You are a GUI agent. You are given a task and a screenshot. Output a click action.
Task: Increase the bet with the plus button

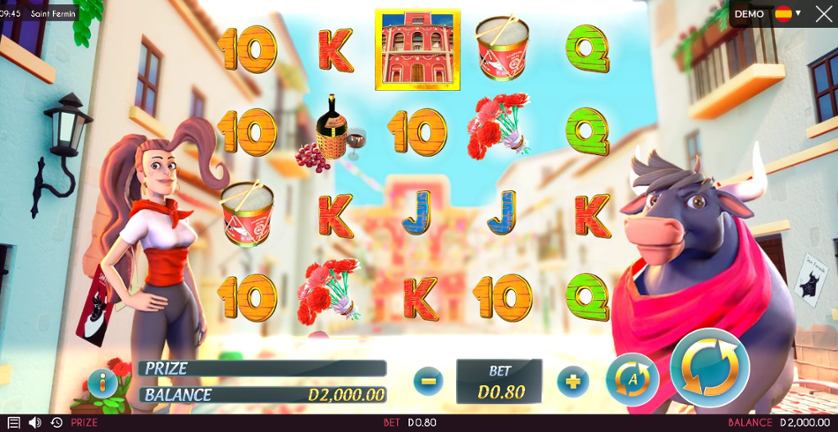(x=572, y=380)
